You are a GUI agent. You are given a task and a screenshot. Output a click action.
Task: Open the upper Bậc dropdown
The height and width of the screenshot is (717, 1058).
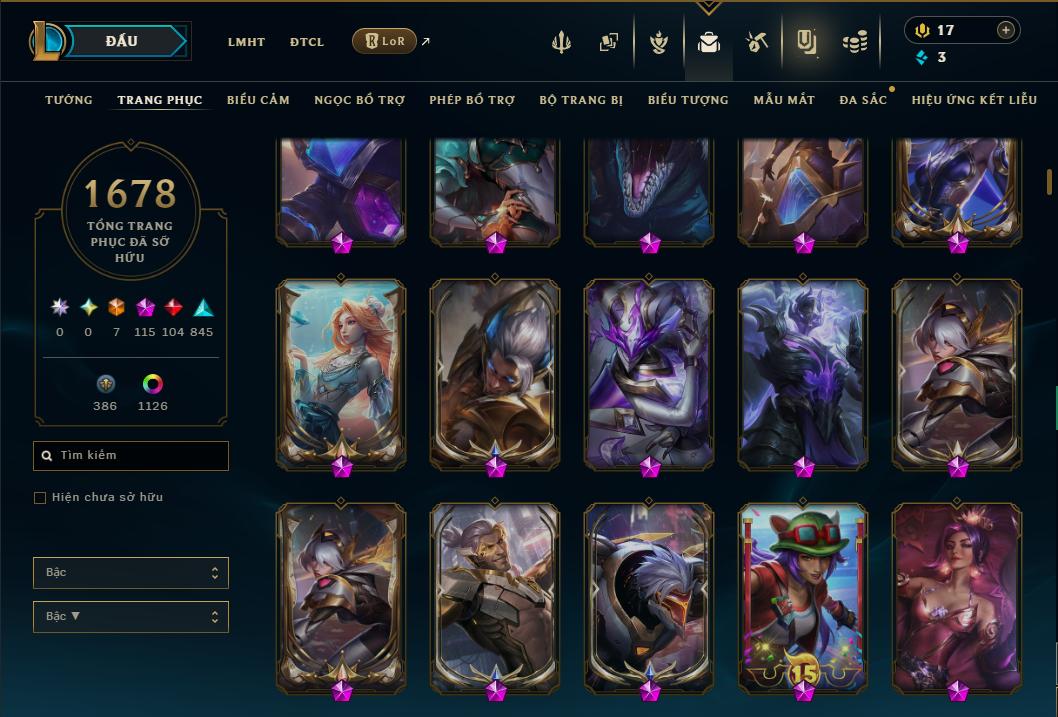coord(131,573)
